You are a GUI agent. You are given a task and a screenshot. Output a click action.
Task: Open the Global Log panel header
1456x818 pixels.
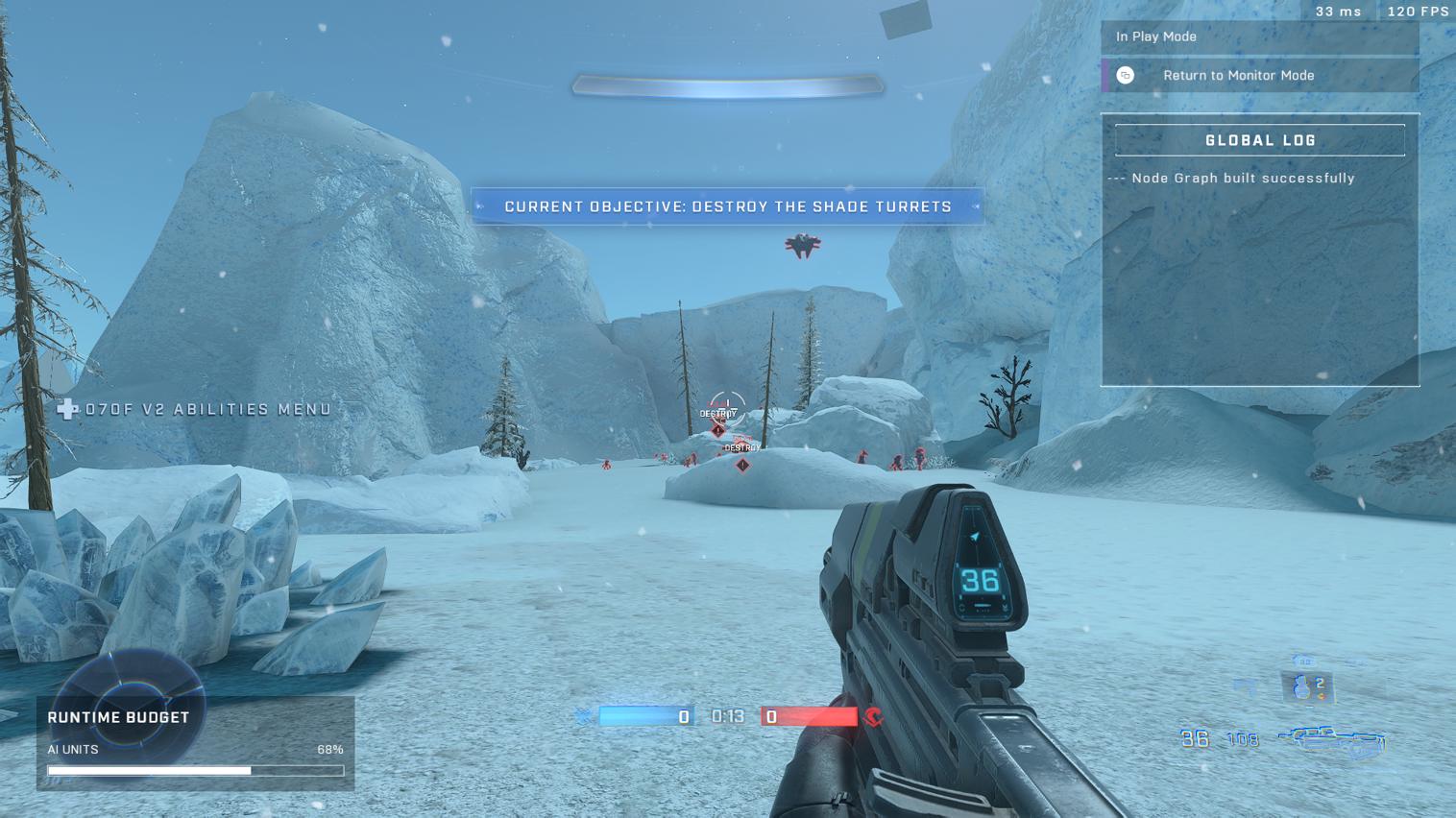[1259, 140]
